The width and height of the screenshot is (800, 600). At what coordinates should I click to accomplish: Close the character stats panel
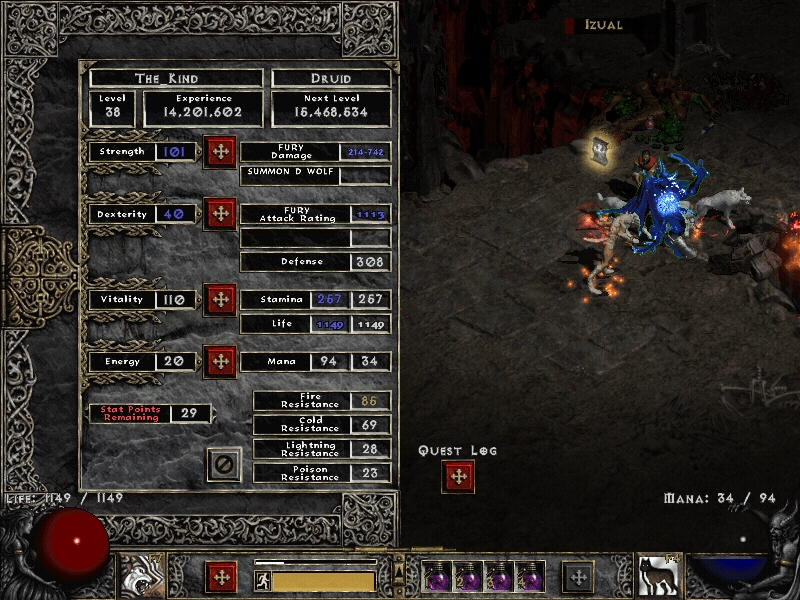(224, 464)
